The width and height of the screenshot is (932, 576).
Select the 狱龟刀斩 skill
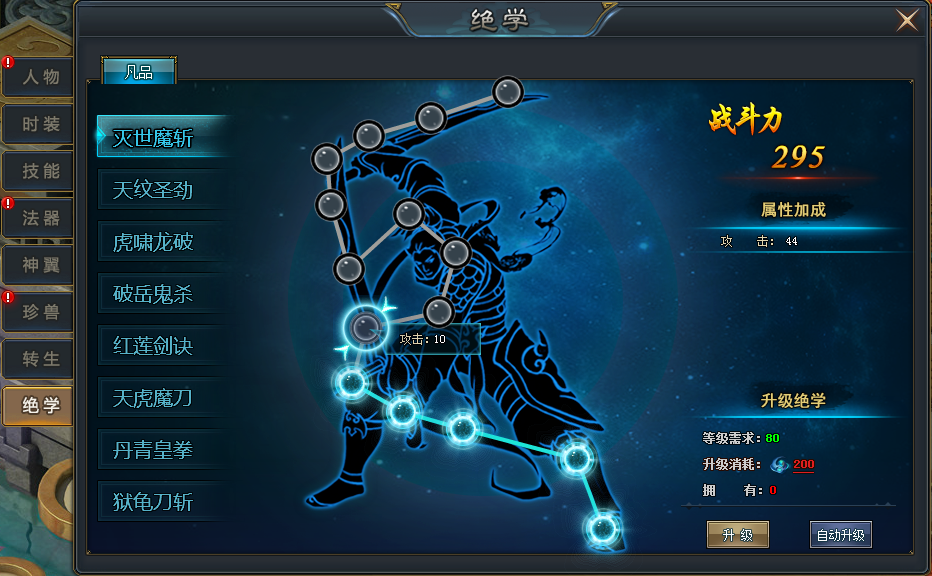tap(155, 502)
